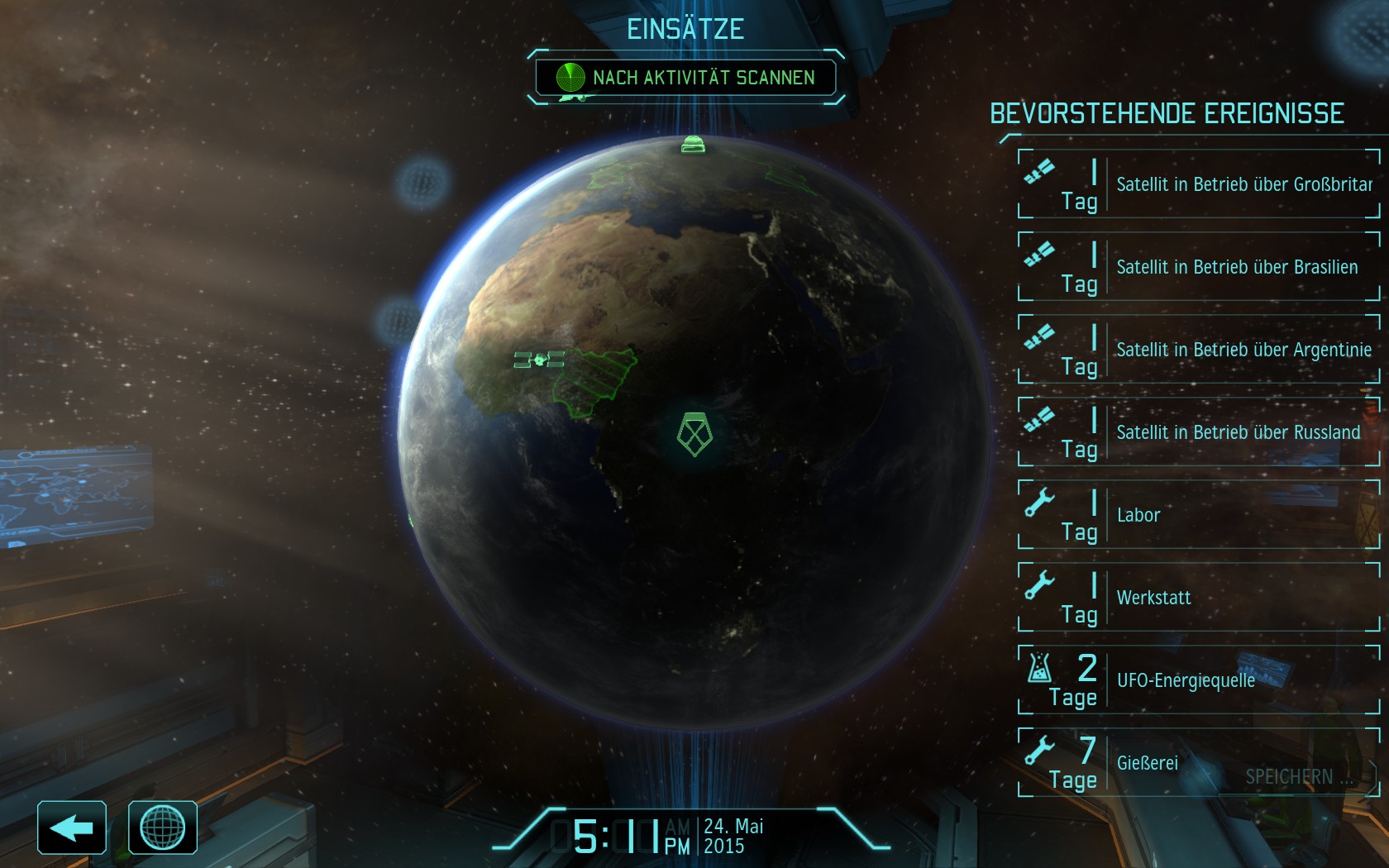
Task: Go back with the arrow button
Action: click(x=72, y=827)
